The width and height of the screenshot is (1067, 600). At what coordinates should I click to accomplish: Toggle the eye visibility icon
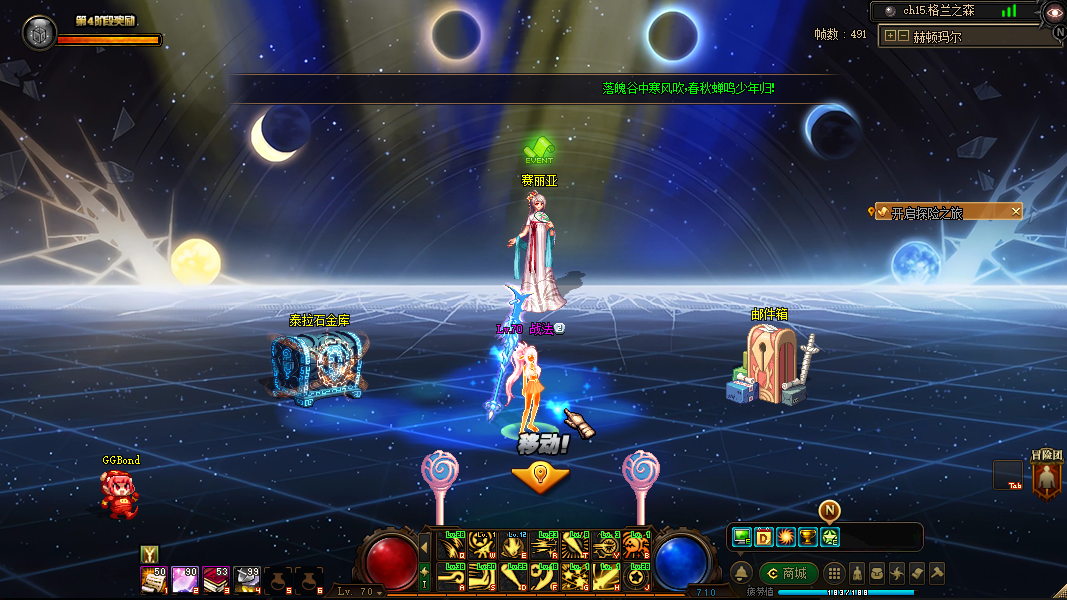tap(1053, 12)
